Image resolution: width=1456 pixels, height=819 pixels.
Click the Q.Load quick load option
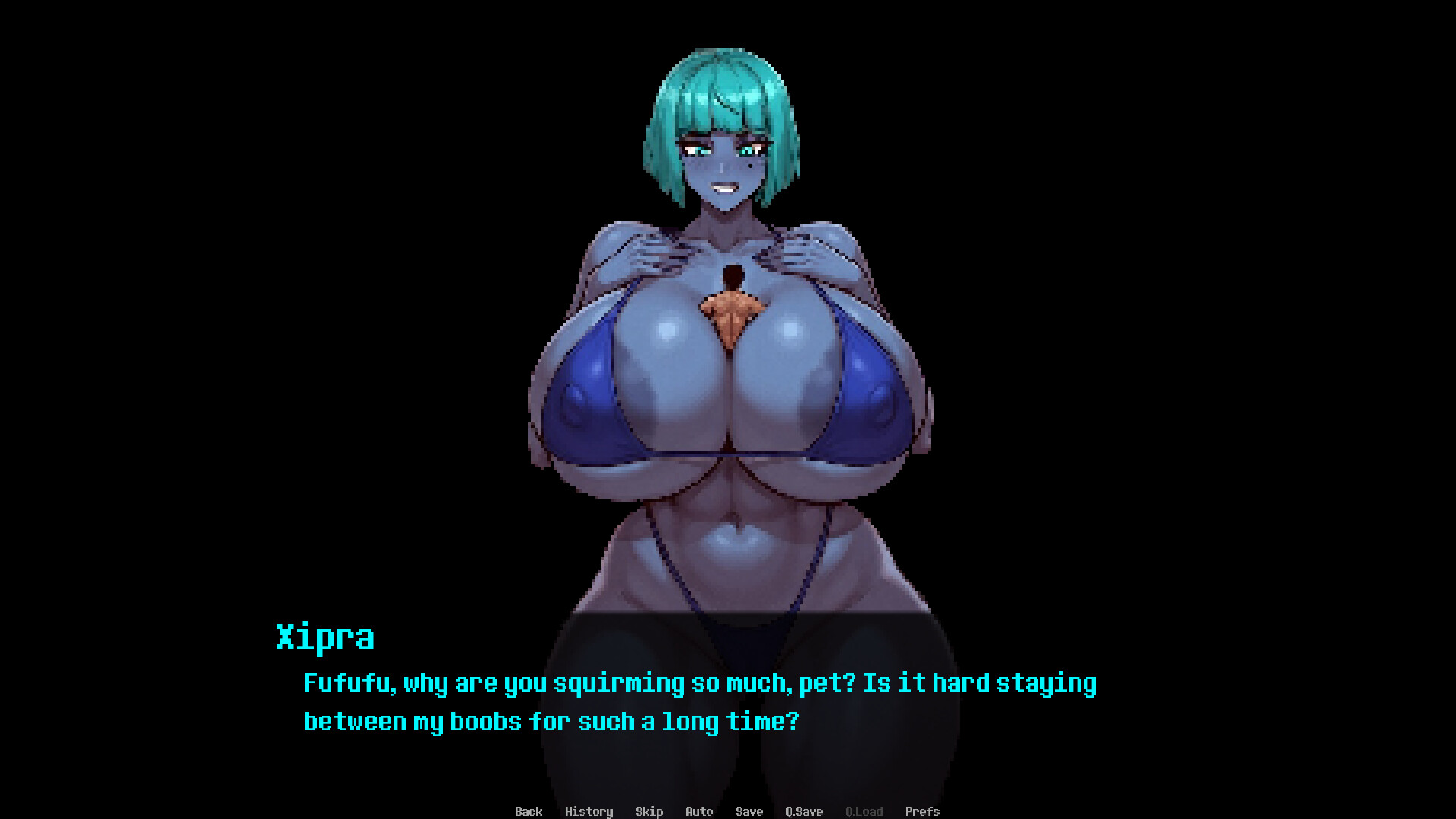[x=864, y=811]
